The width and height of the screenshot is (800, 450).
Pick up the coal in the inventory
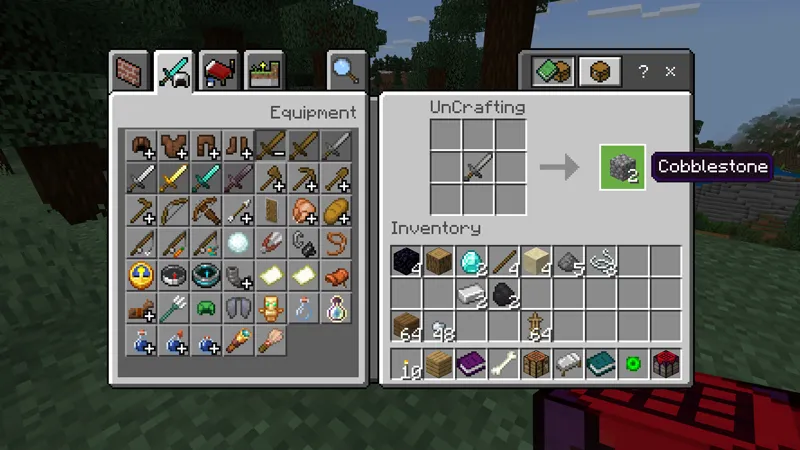click(x=503, y=294)
